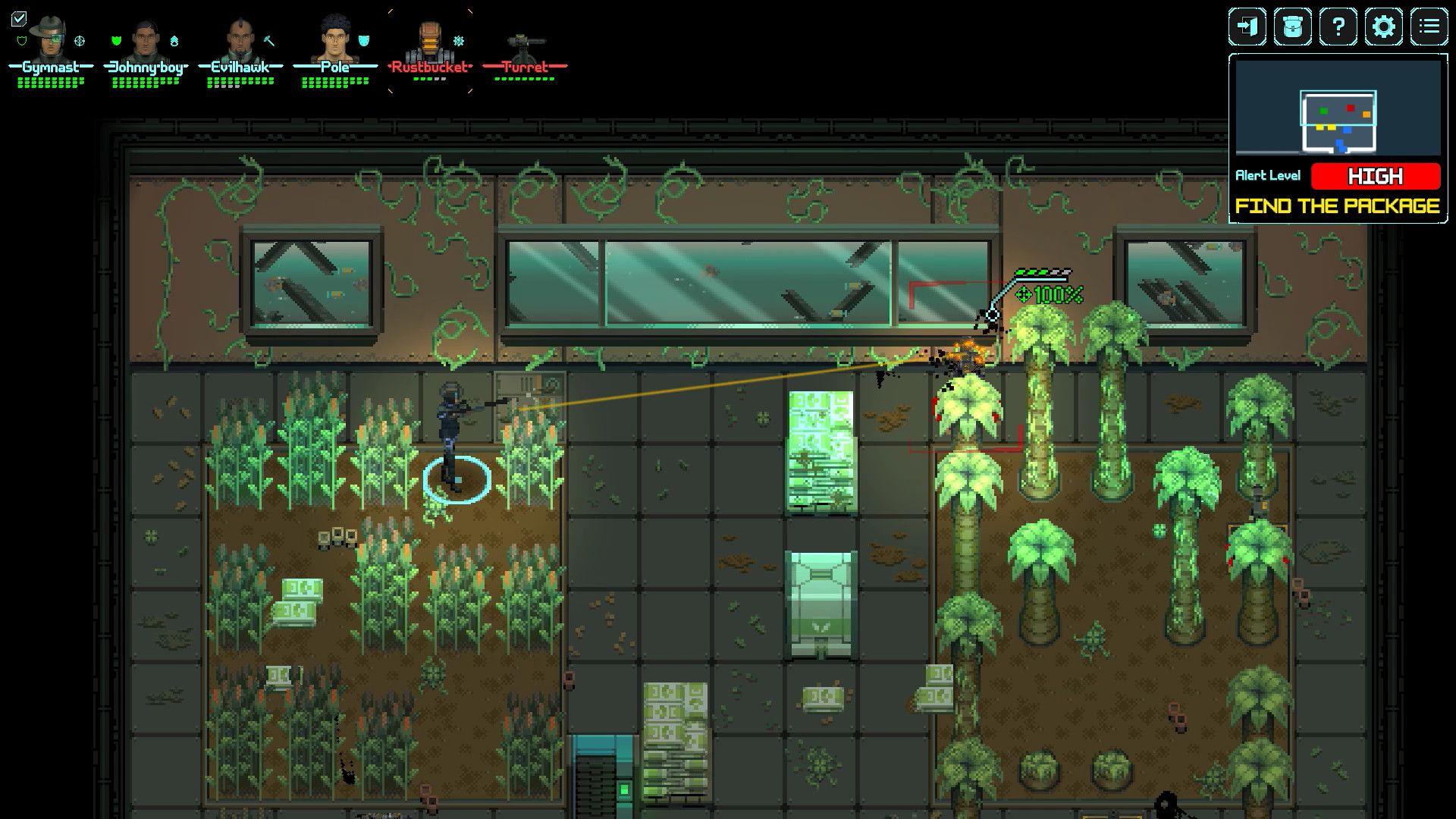
Task: Open the gear settings menu
Action: pyautogui.click(x=1384, y=27)
